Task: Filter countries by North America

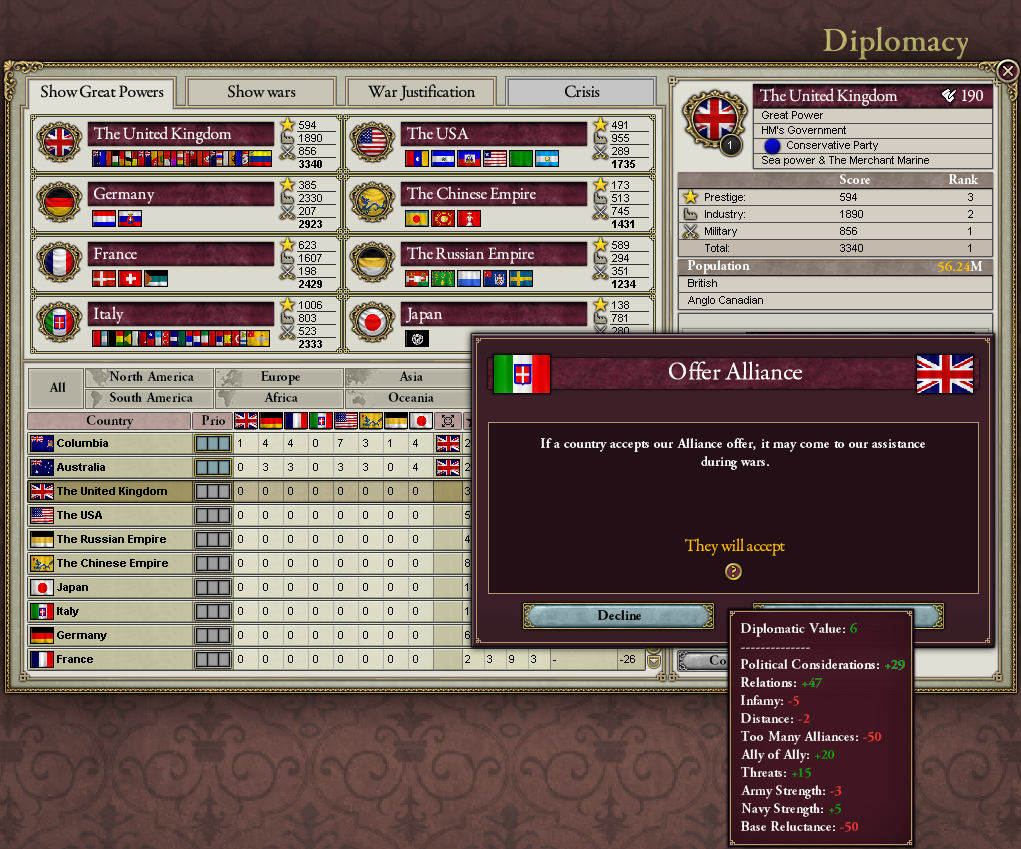Action: coord(151,377)
